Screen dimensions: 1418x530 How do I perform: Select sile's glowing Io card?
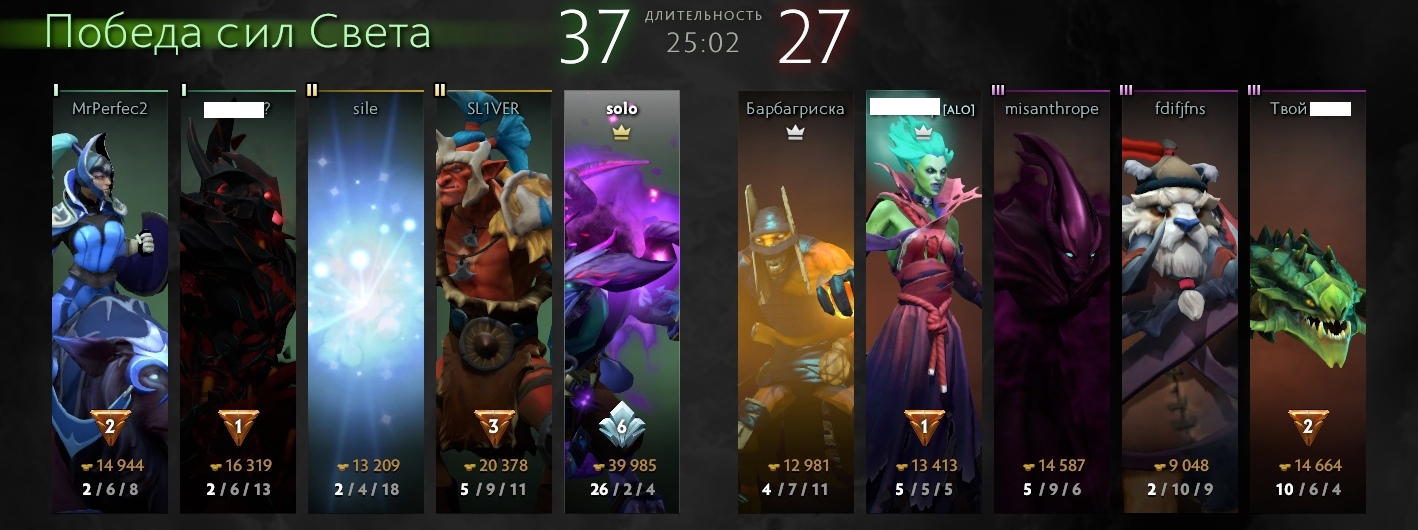coord(366,300)
